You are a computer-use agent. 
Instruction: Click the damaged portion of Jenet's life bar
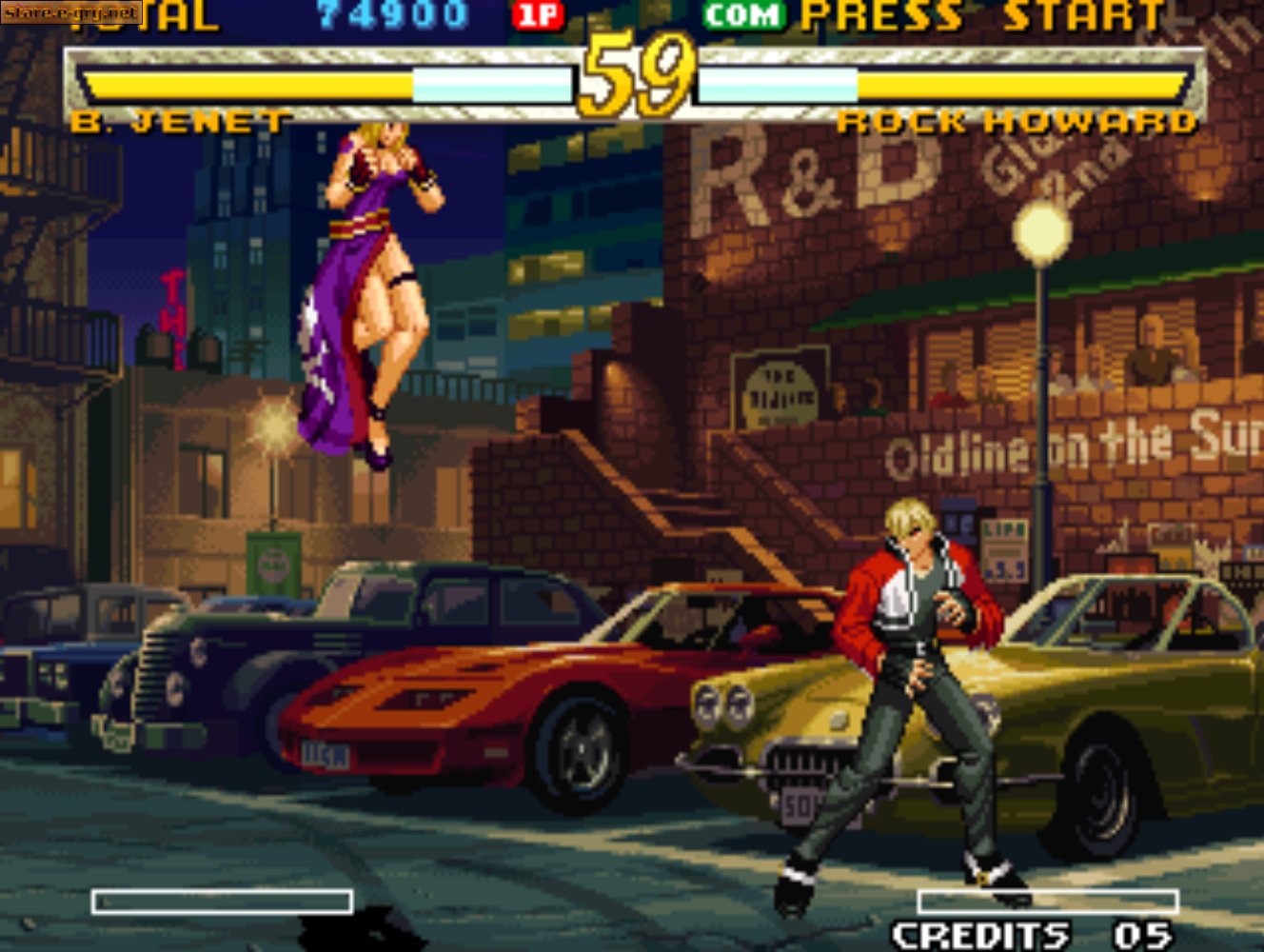[495, 84]
